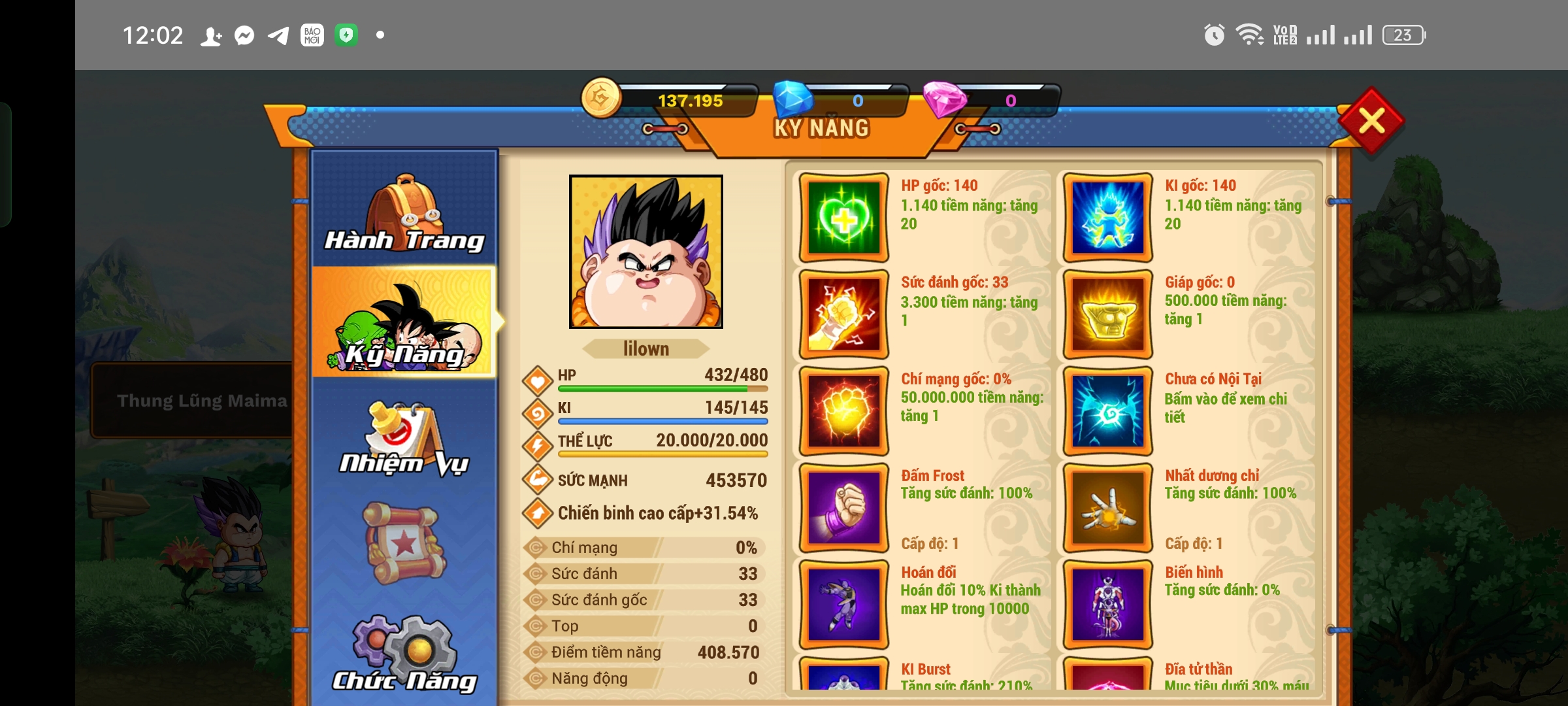This screenshot has width=1568, height=706.
Task: Tap the Chí mạng gốc glowing fist
Action: point(843,411)
